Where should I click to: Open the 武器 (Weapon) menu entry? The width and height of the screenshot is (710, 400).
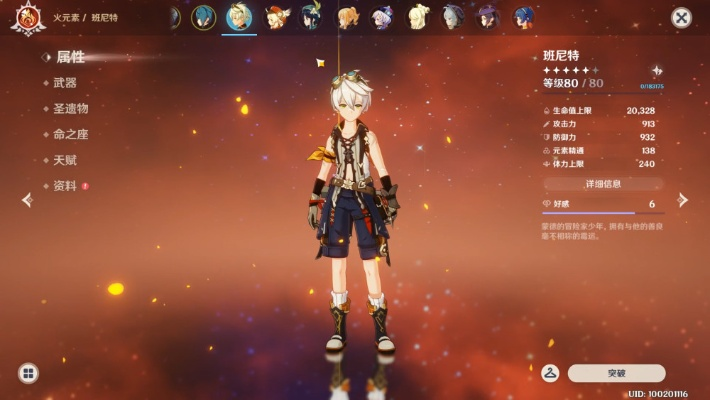point(64,83)
